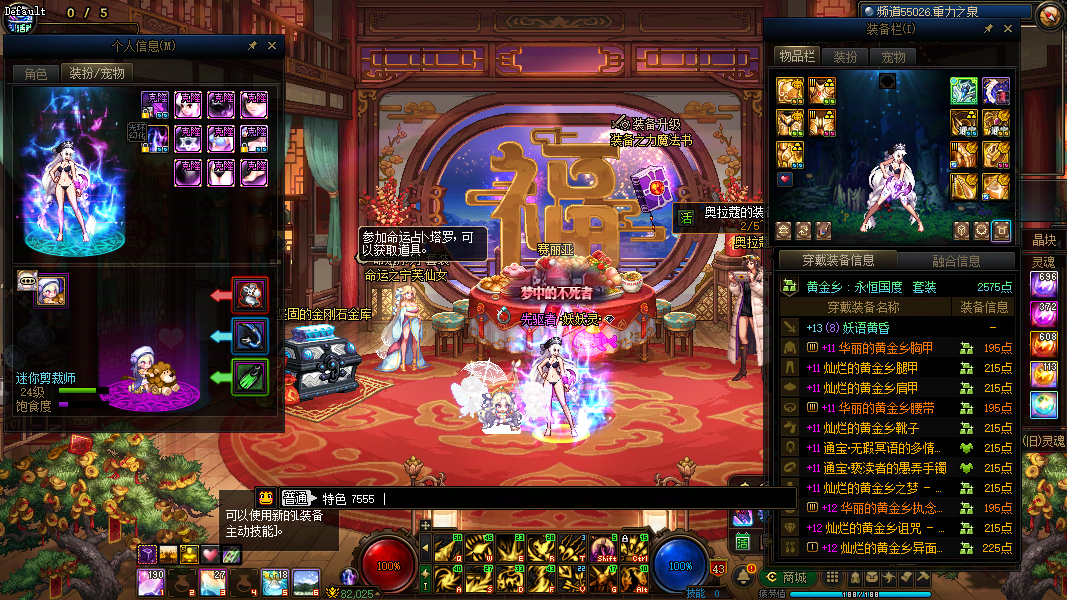The image size is (1067, 600).
Task: Select the red pet equipment slot
Action: 250,295
